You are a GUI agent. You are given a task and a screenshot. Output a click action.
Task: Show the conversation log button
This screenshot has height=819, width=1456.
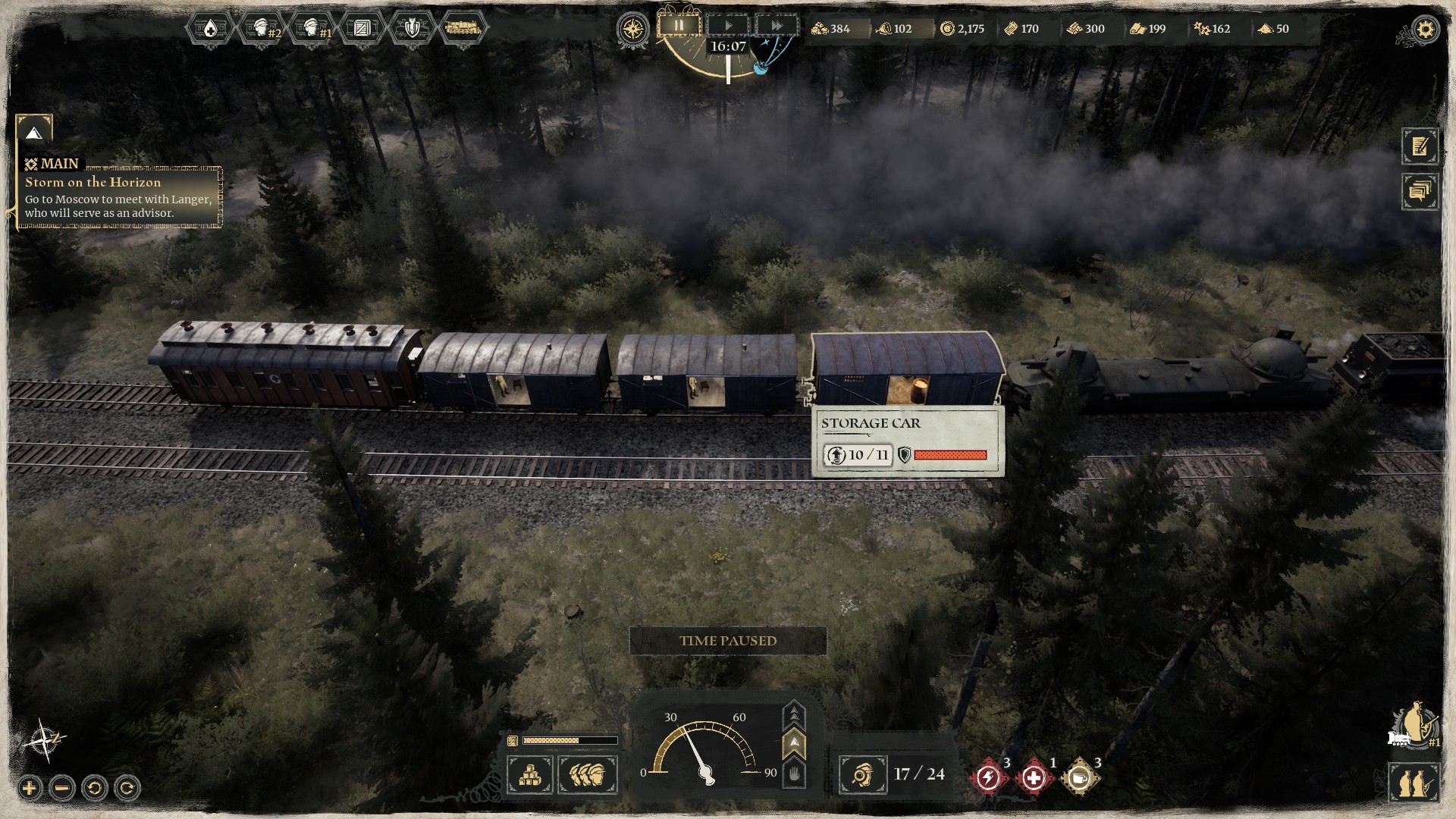tap(1420, 191)
